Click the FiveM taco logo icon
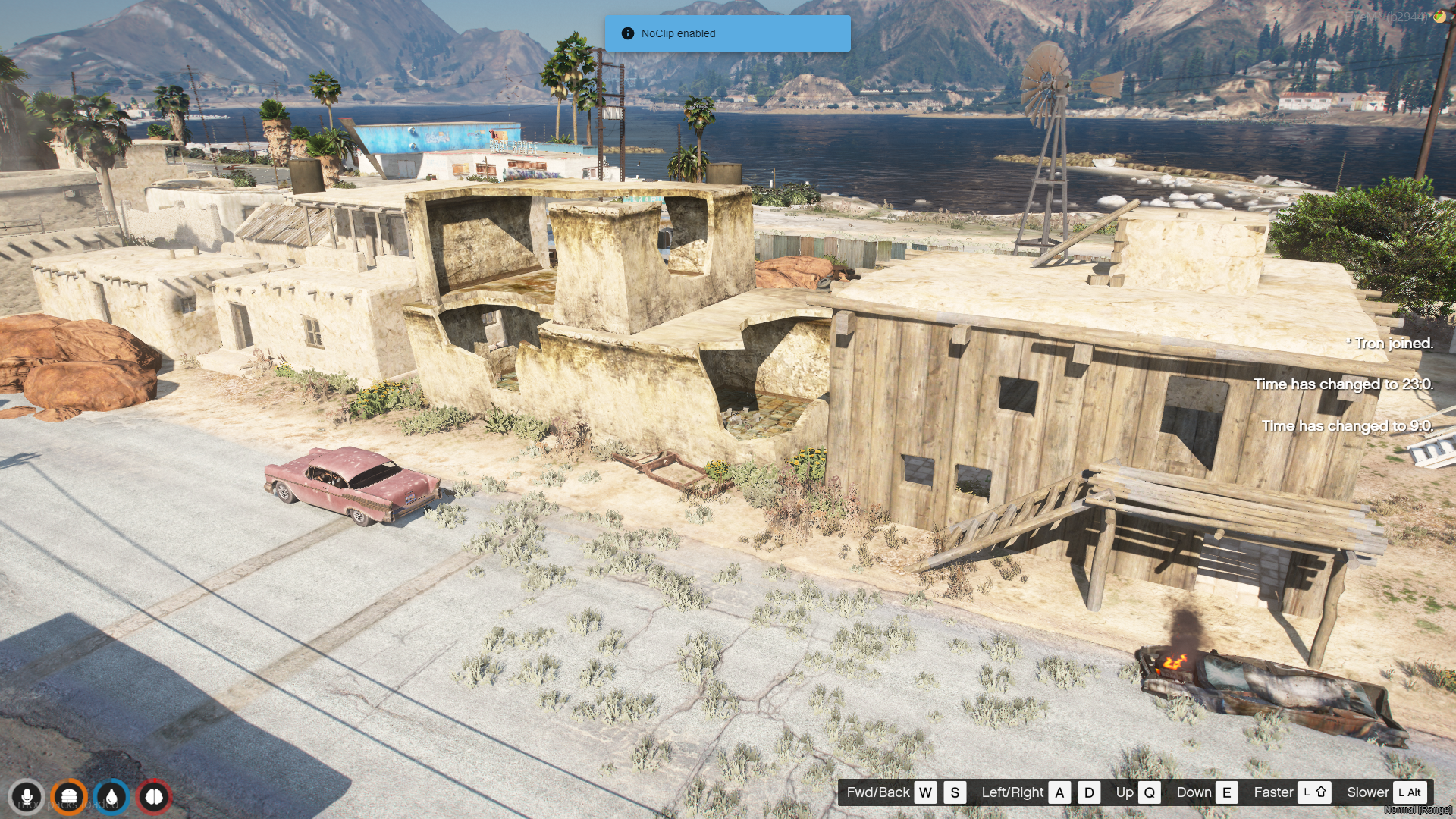 pyautogui.click(x=1439, y=17)
